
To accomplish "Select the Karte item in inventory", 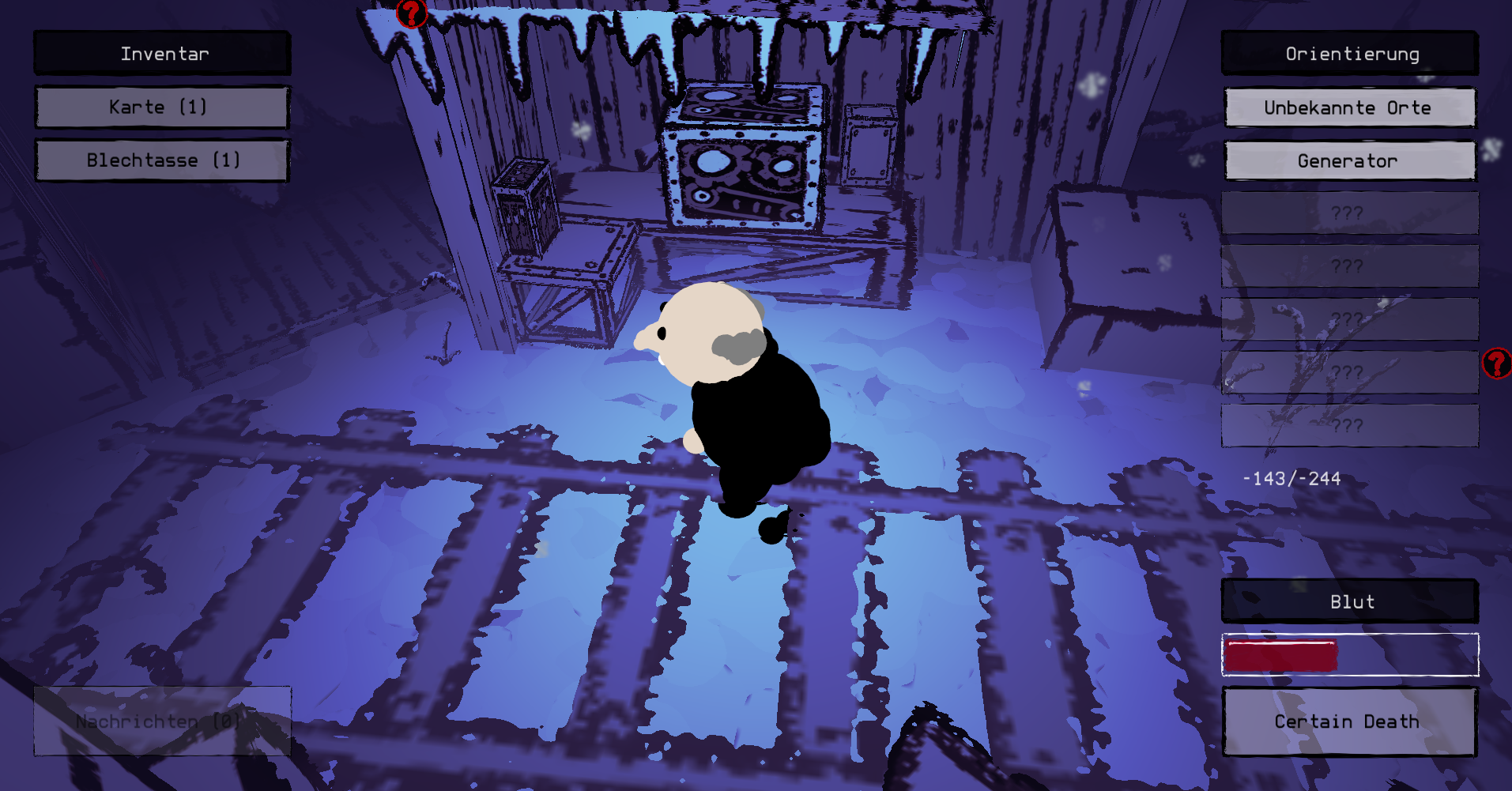I will [x=162, y=107].
